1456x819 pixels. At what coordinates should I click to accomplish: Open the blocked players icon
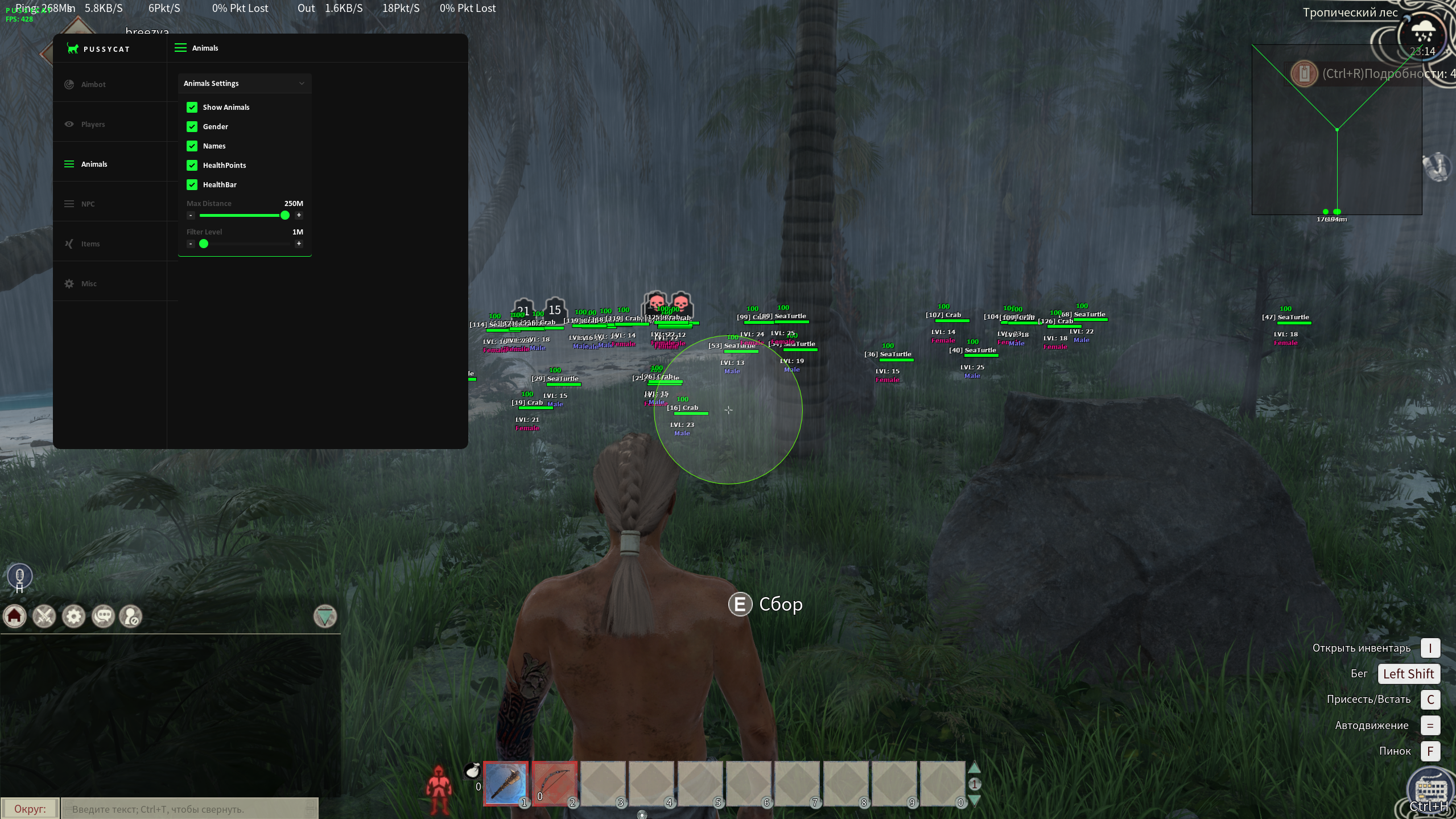(131, 616)
